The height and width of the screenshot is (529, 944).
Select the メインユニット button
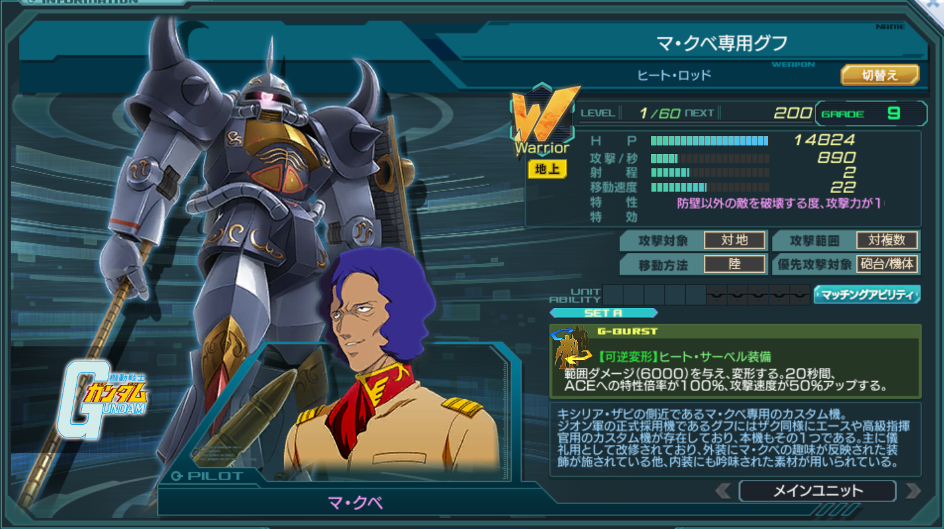[817, 491]
